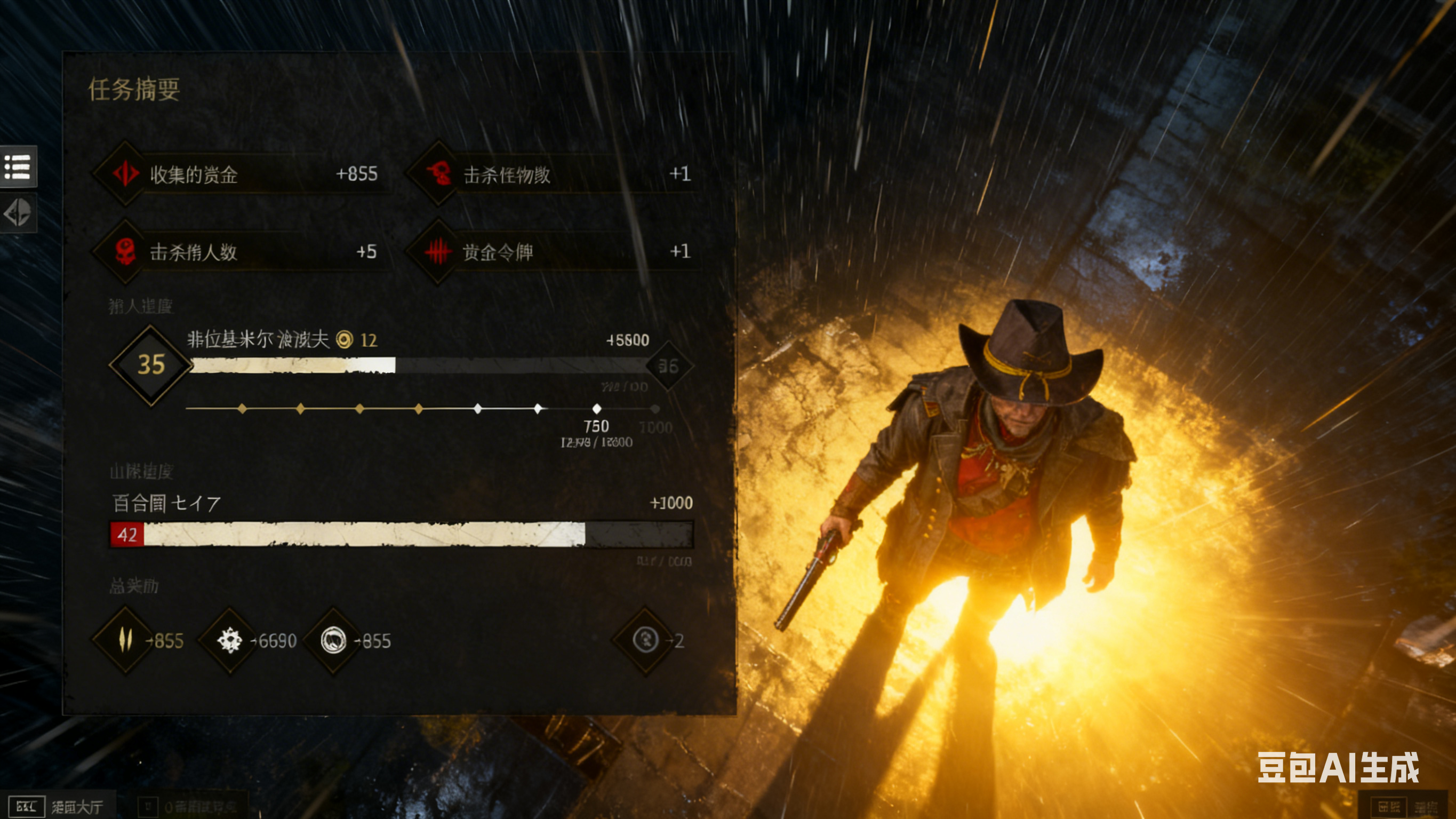Click the hunter level 35 diamond badge

tap(151, 365)
